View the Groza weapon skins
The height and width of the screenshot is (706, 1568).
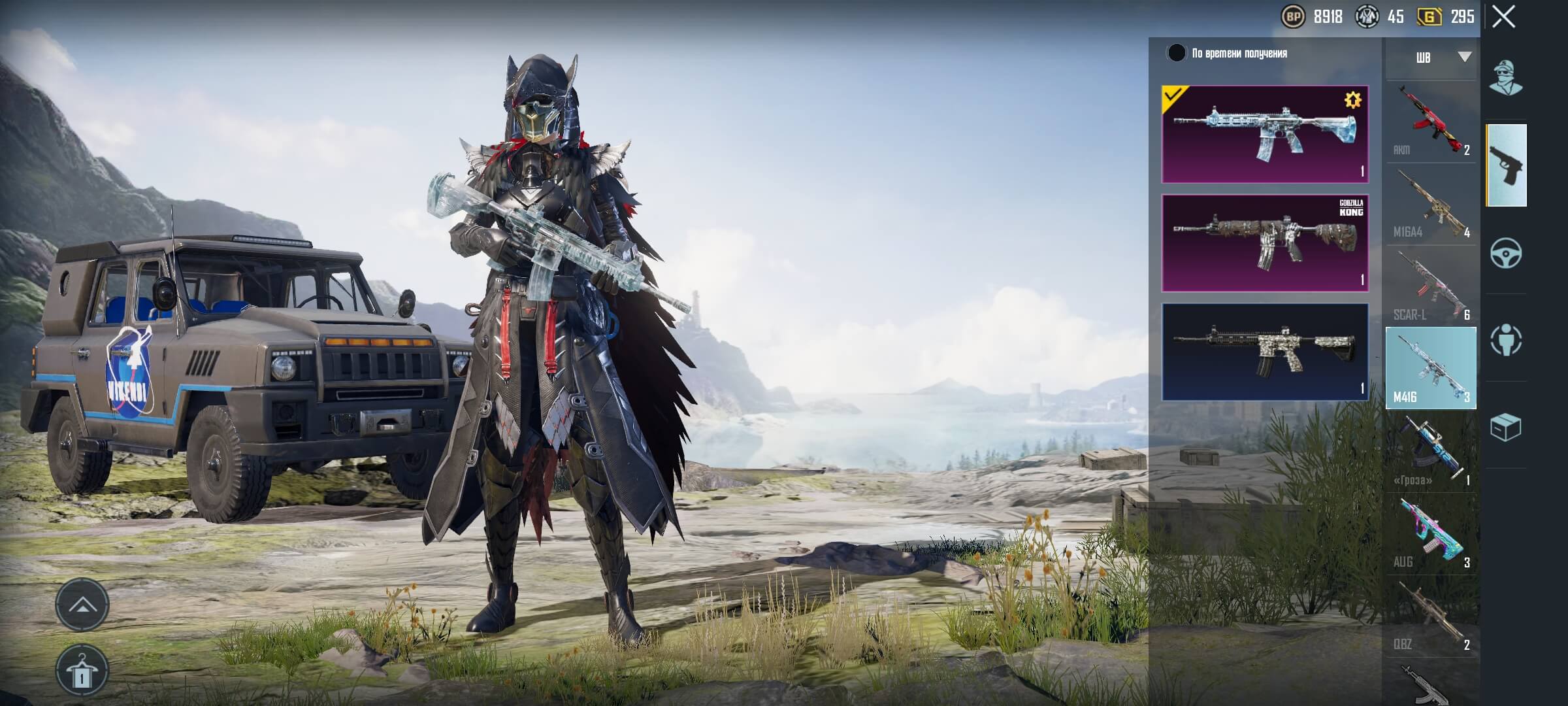[1430, 452]
